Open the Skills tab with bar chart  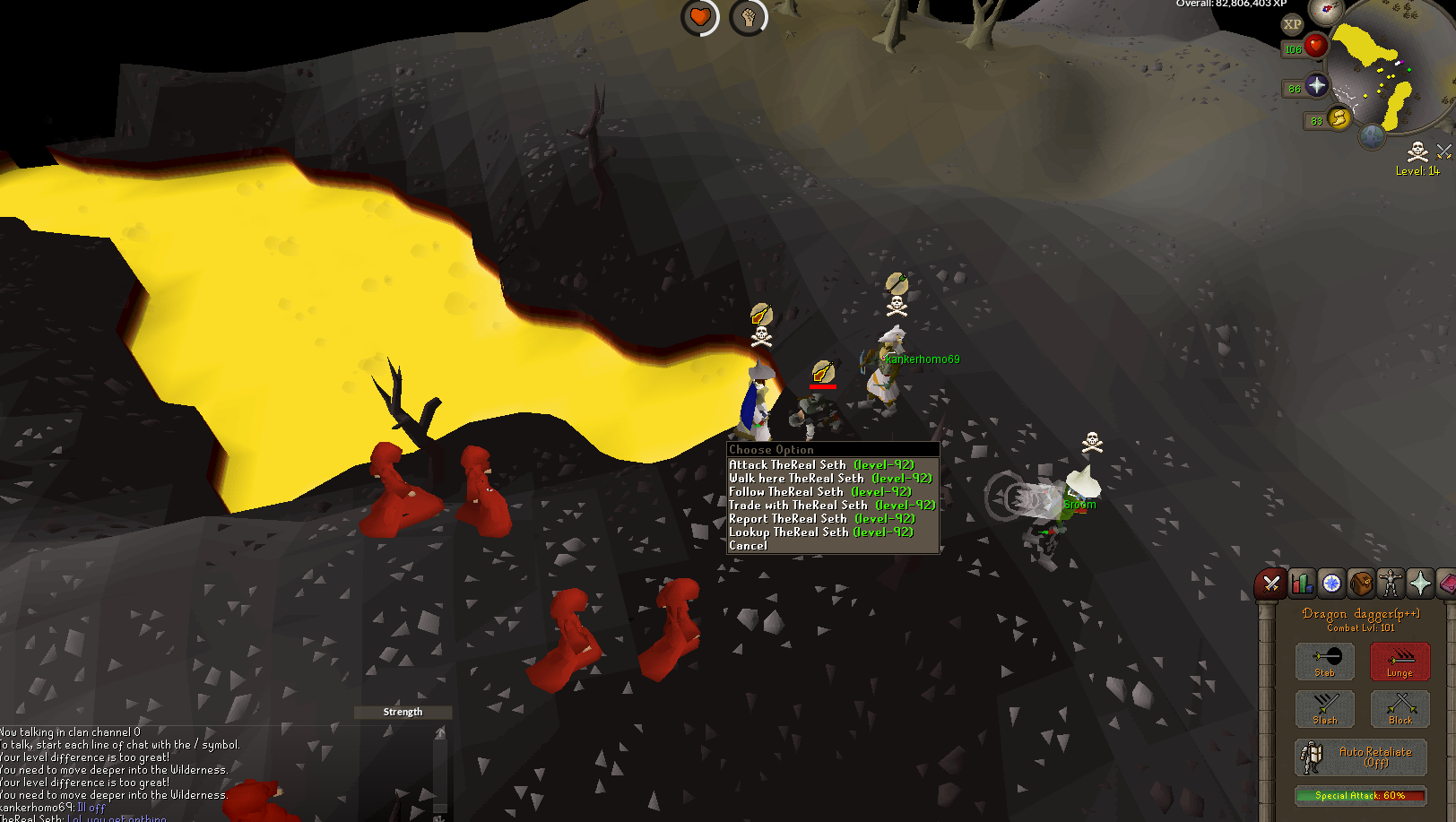click(x=1302, y=584)
